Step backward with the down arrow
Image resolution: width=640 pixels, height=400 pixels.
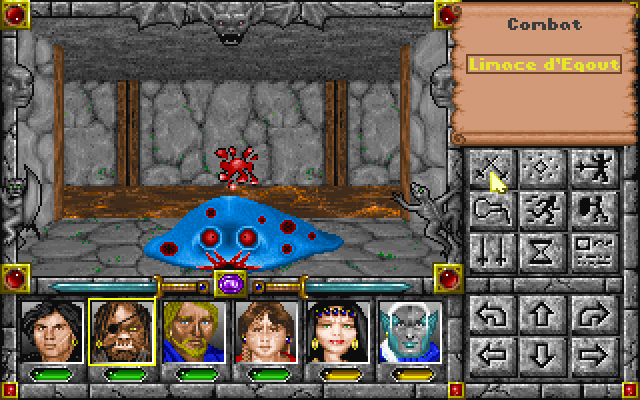[x=541, y=354]
